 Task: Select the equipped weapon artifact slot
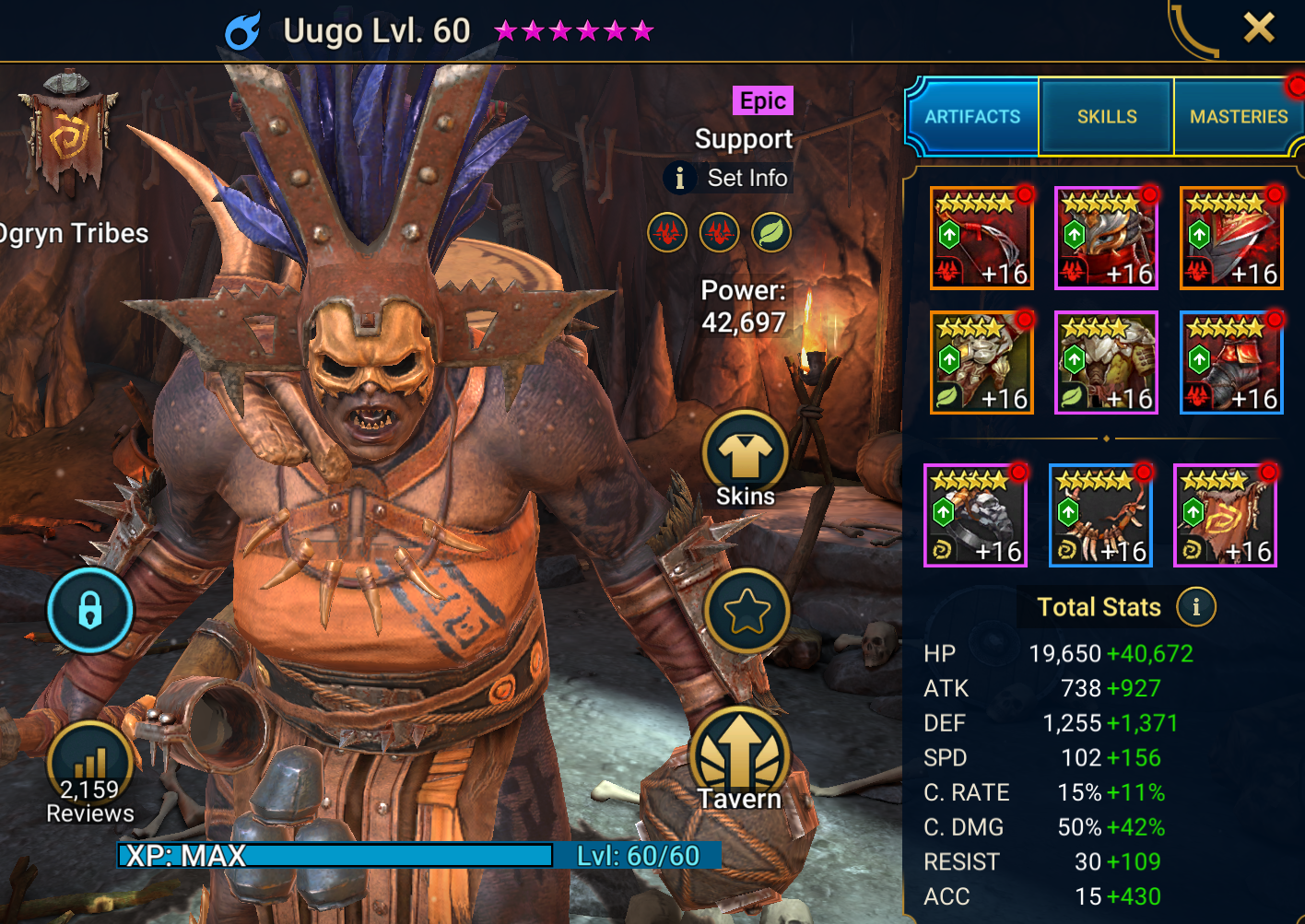[982, 238]
